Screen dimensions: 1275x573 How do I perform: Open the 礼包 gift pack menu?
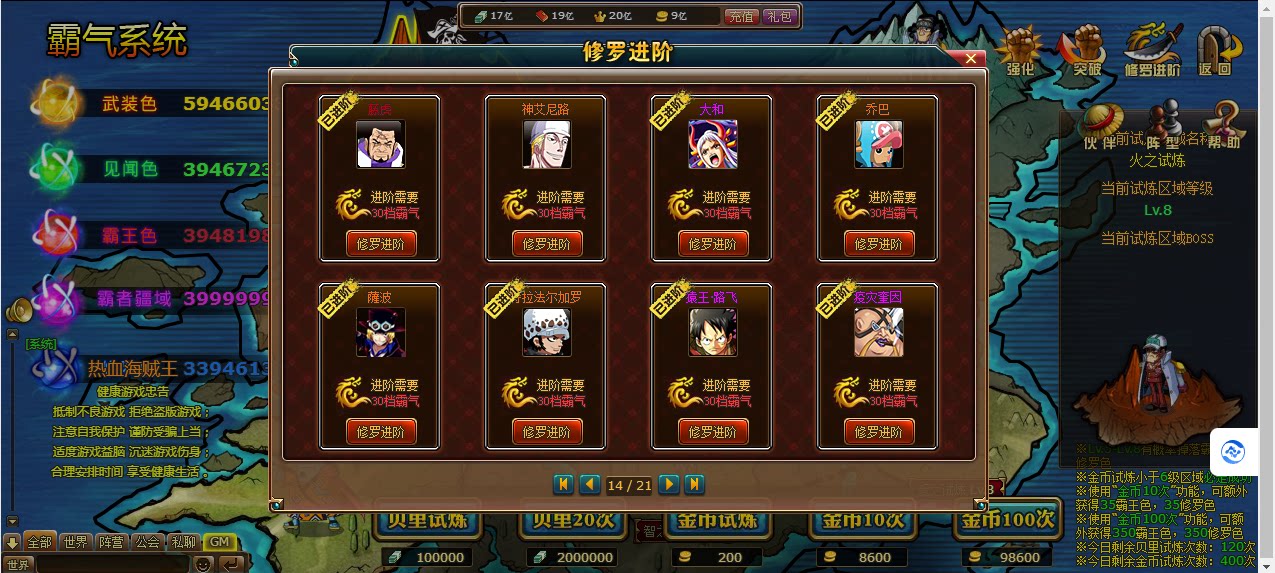(778, 16)
